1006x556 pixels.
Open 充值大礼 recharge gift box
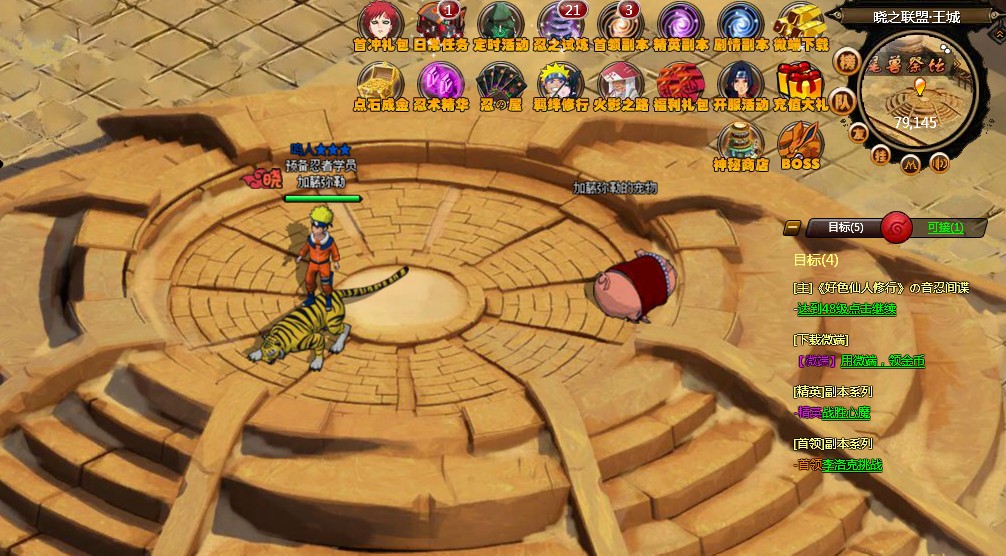[x=801, y=83]
